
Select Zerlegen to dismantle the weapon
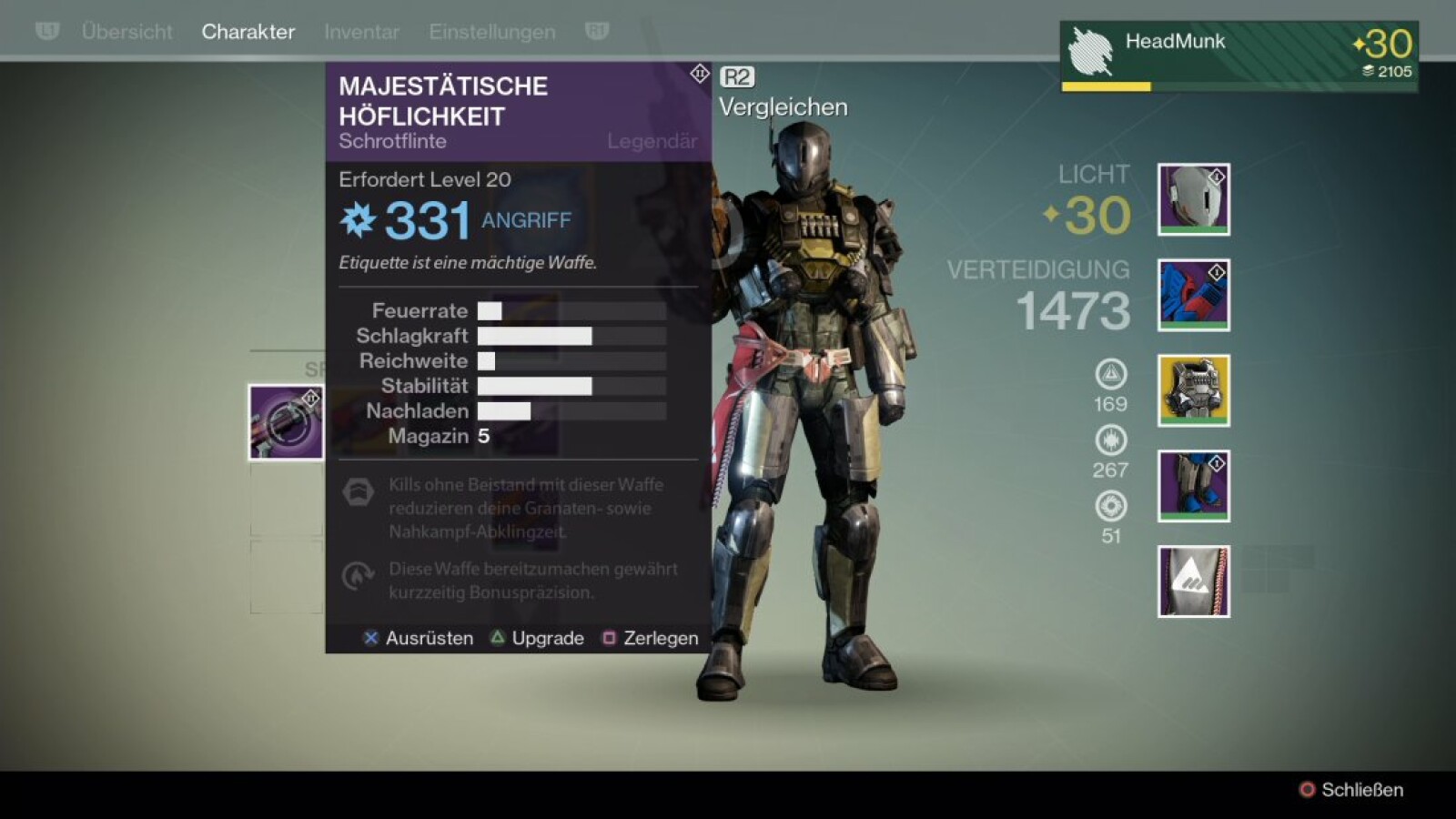651,638
